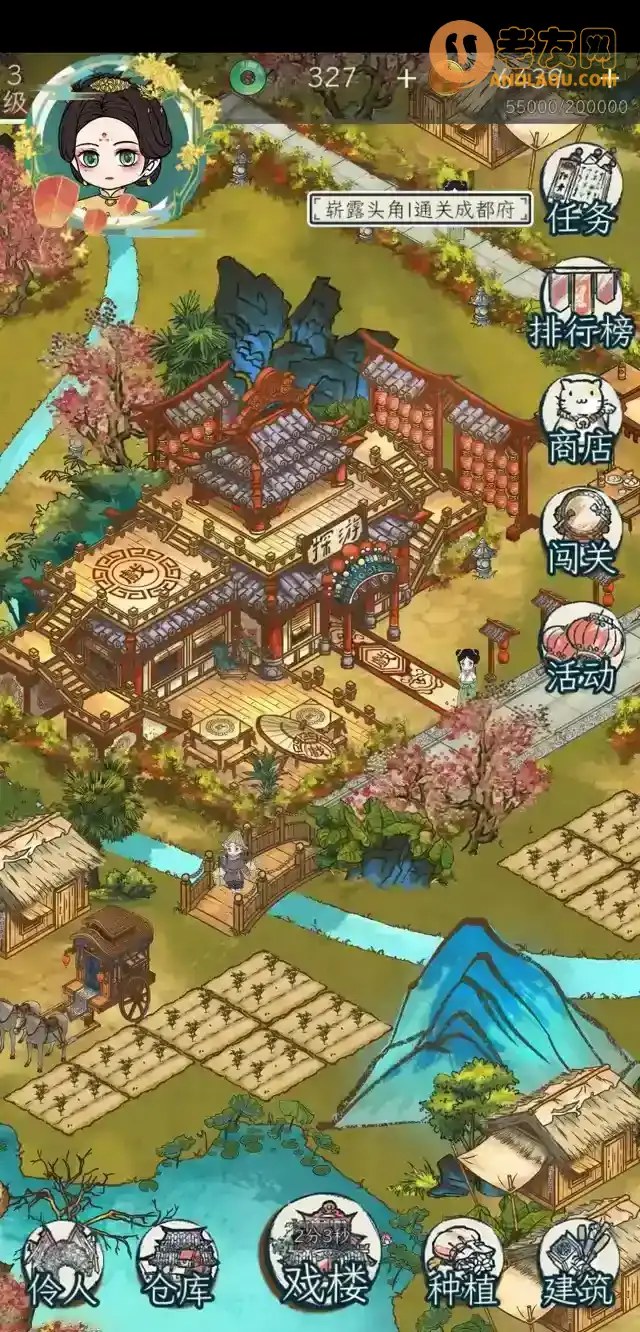Open the 活动 events panel
The width and height of the screenshot is (640, 1332).
click(581, 648)
